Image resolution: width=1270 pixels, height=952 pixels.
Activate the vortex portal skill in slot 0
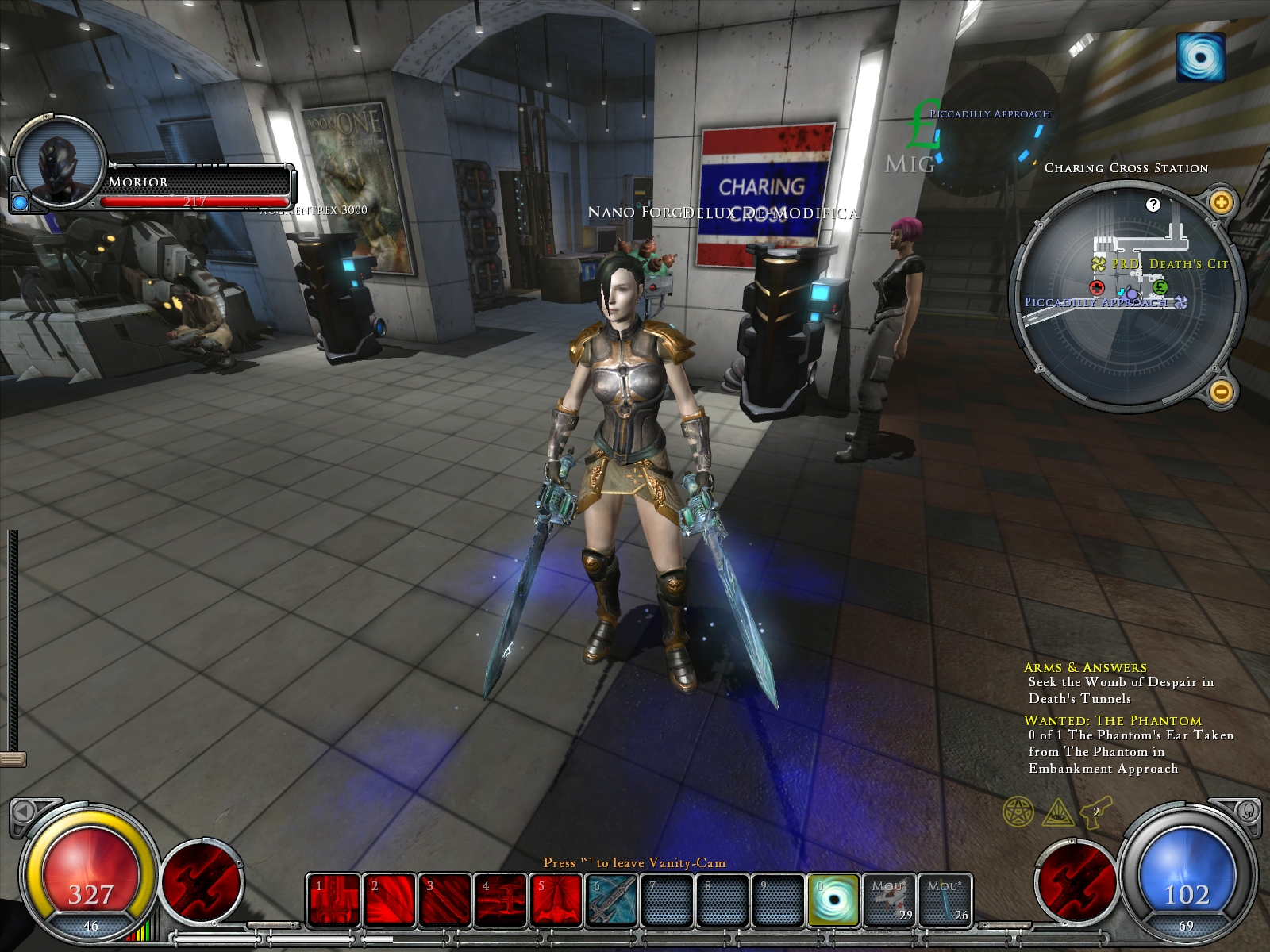coord(833,900)
